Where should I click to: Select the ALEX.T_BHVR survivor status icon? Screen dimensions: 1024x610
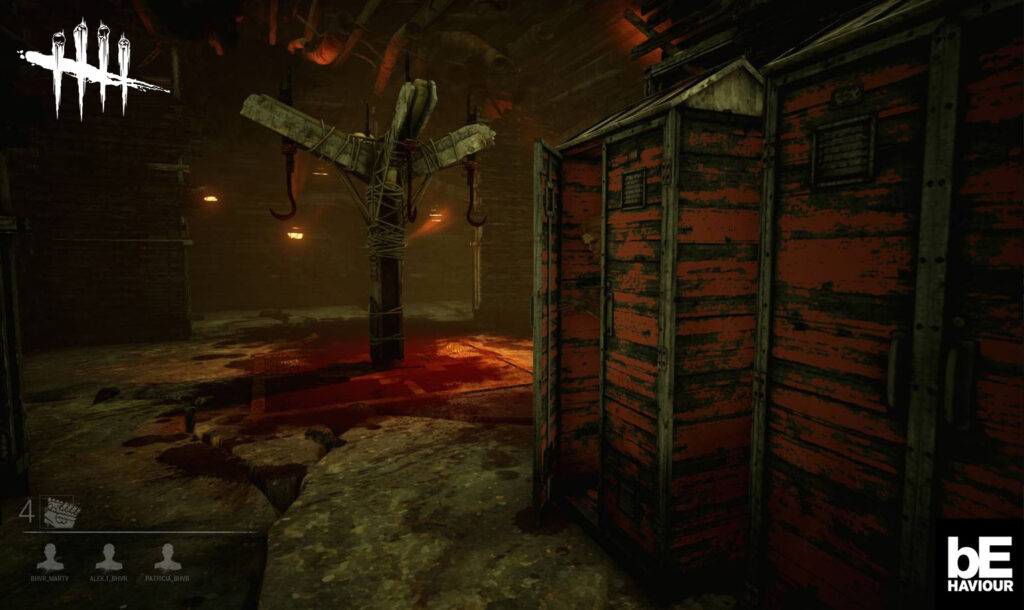tap(109, 557)
